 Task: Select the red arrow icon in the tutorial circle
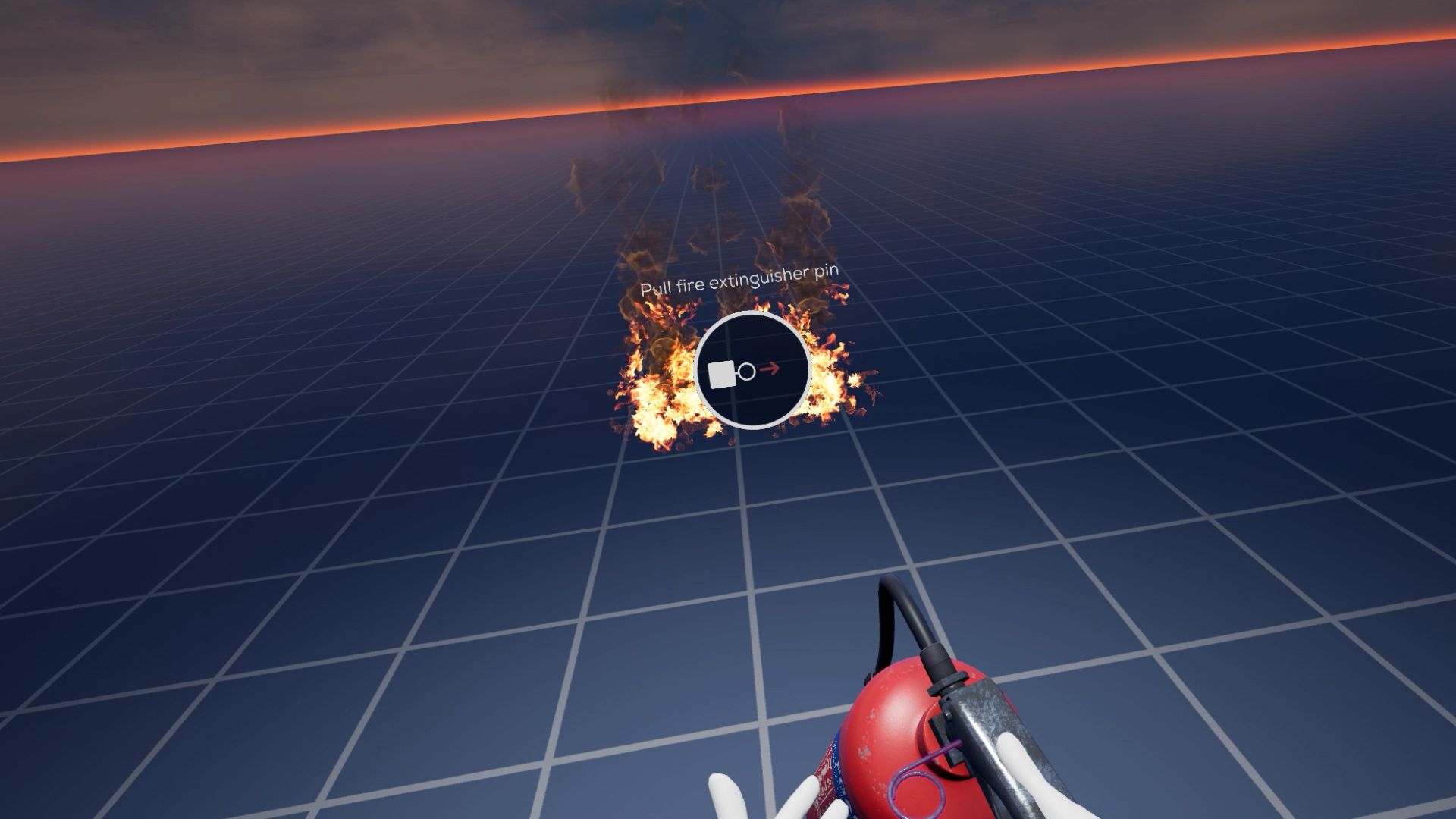tap(770, 369)
